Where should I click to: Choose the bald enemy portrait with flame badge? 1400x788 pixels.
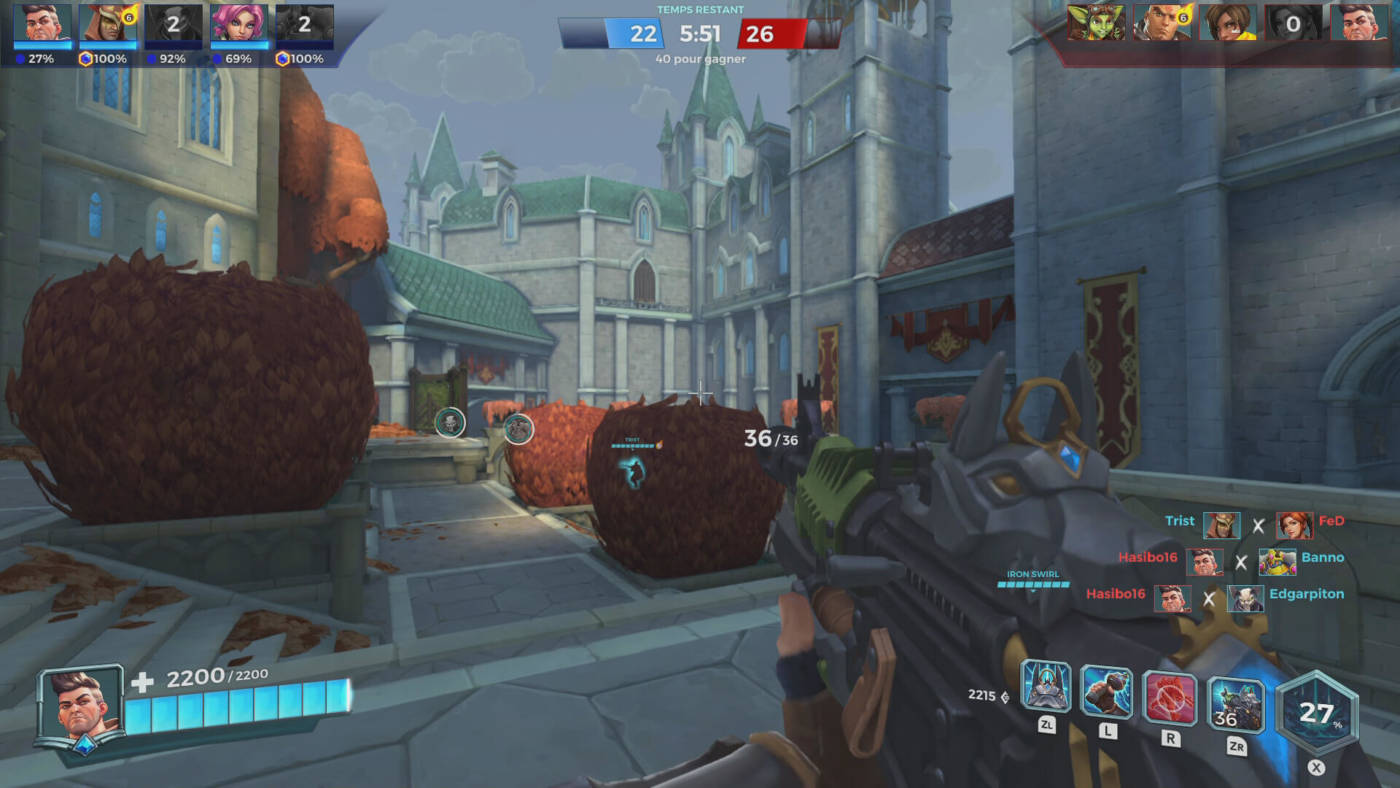[1161, 22]
